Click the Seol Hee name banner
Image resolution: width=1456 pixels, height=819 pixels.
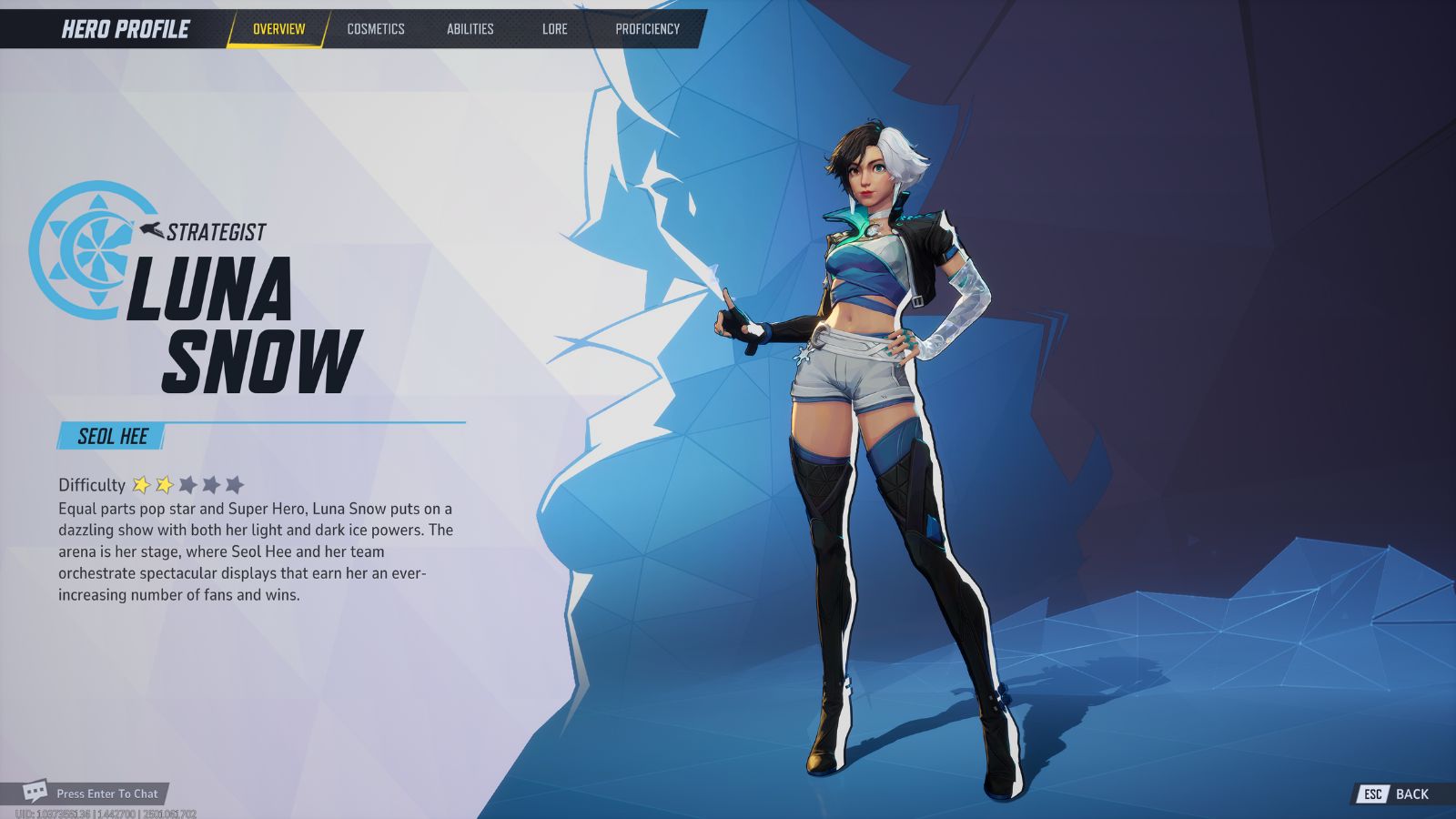111,435
